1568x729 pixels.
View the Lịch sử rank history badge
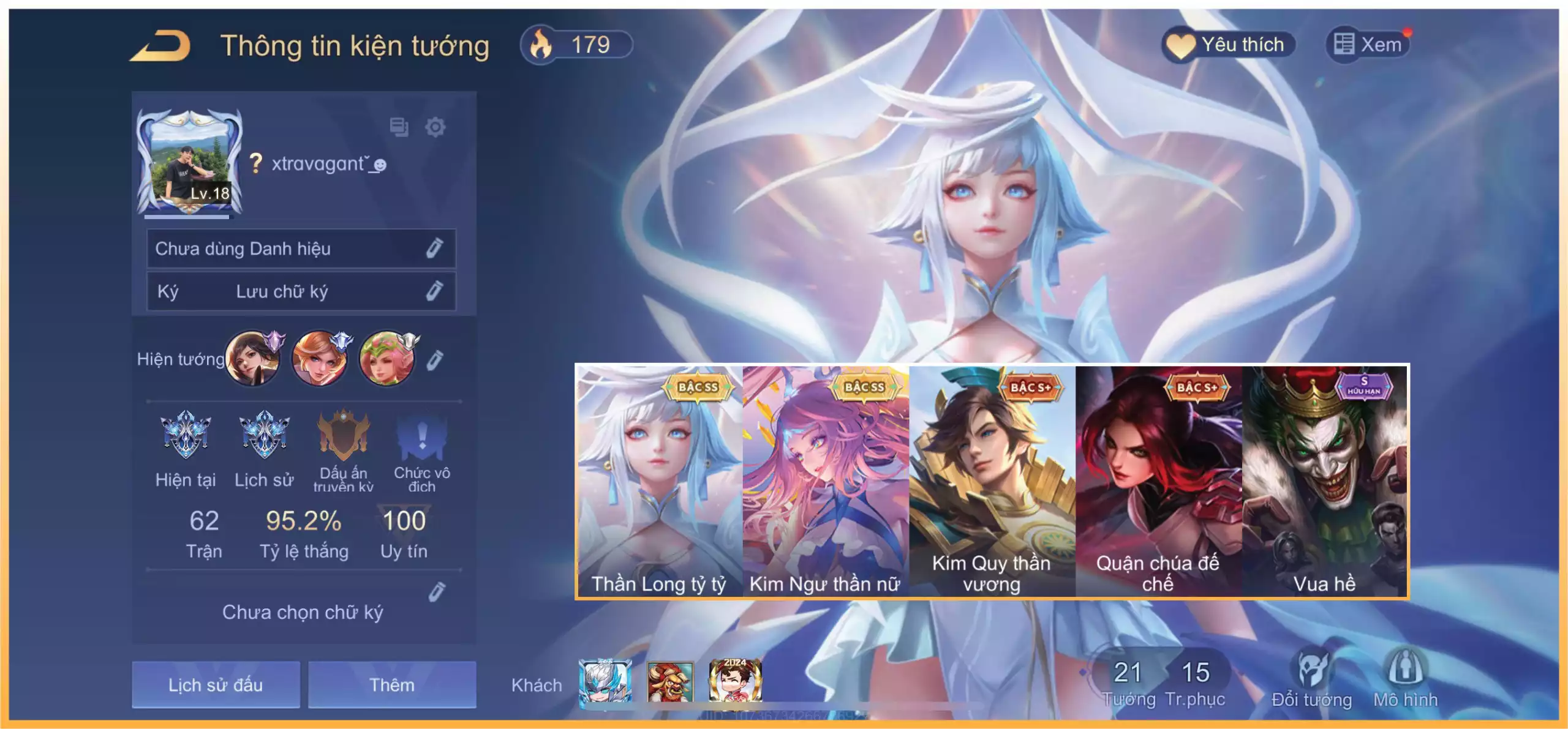tap(264, 435)
